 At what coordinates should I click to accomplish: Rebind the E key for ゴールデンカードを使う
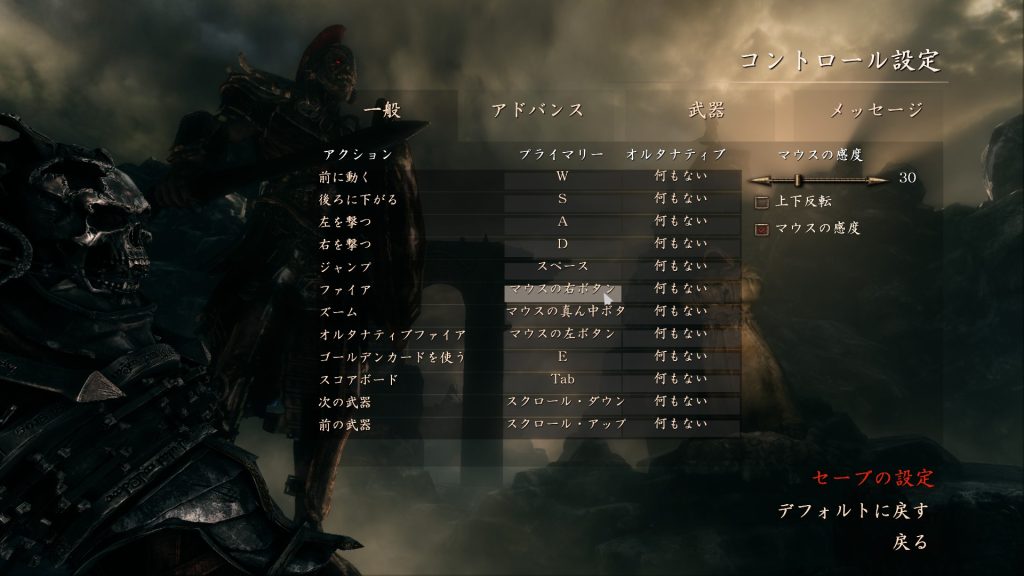coord(562,357)
